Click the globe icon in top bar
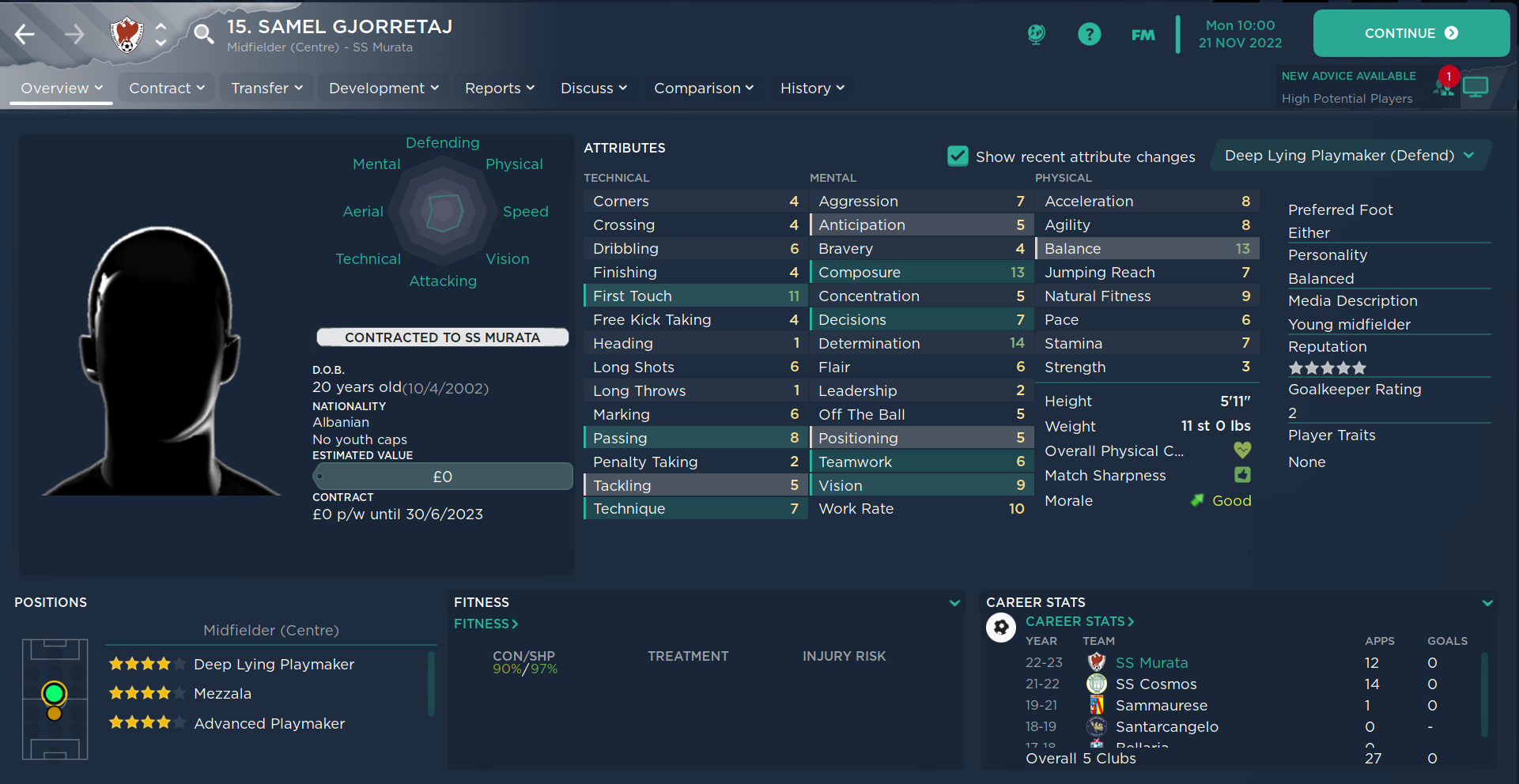Screen dimensions: 1519x784 pos(1036,35)
